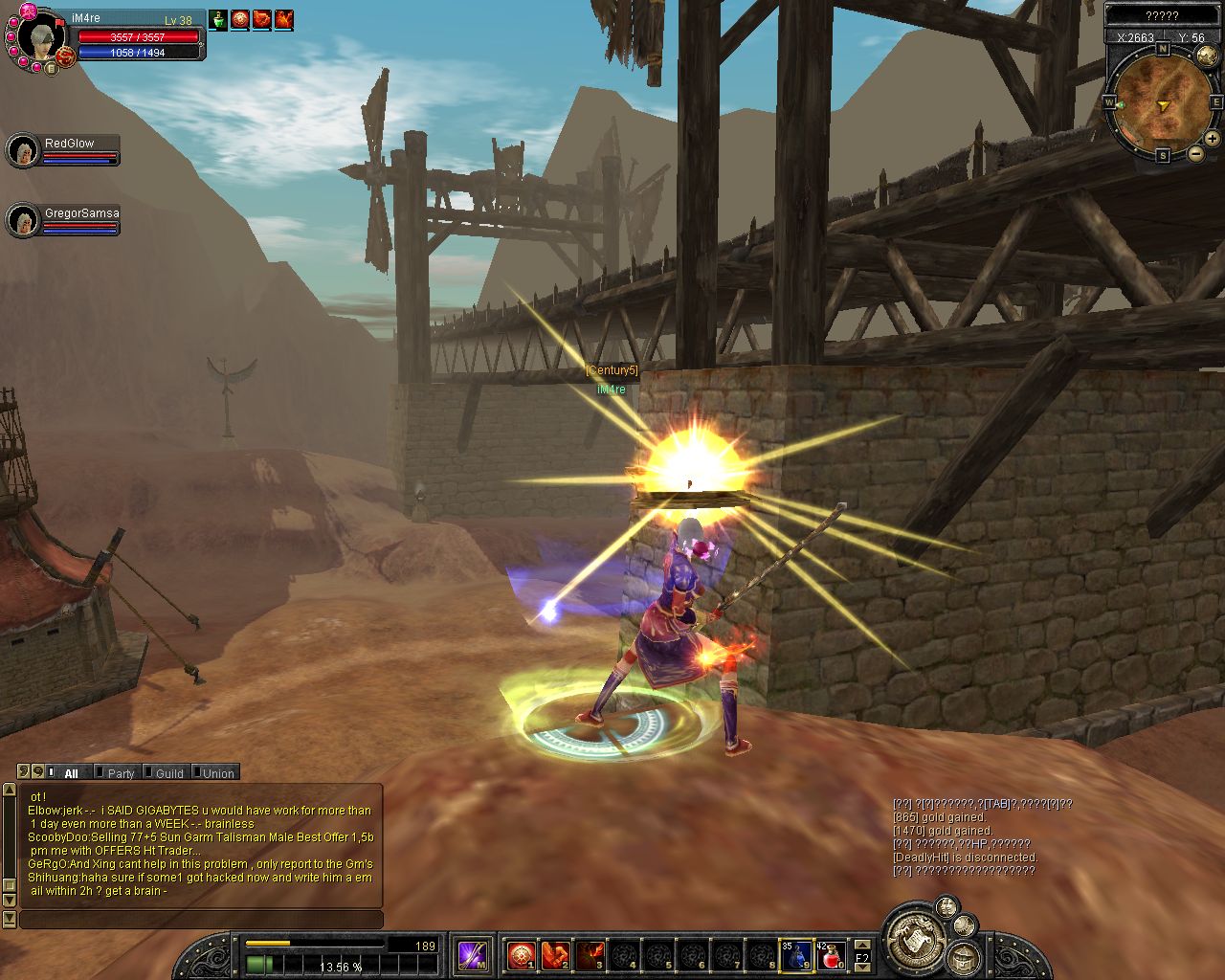
Task: Zoom out the minimap with minus button
Action: click(x=1195, y=153)
